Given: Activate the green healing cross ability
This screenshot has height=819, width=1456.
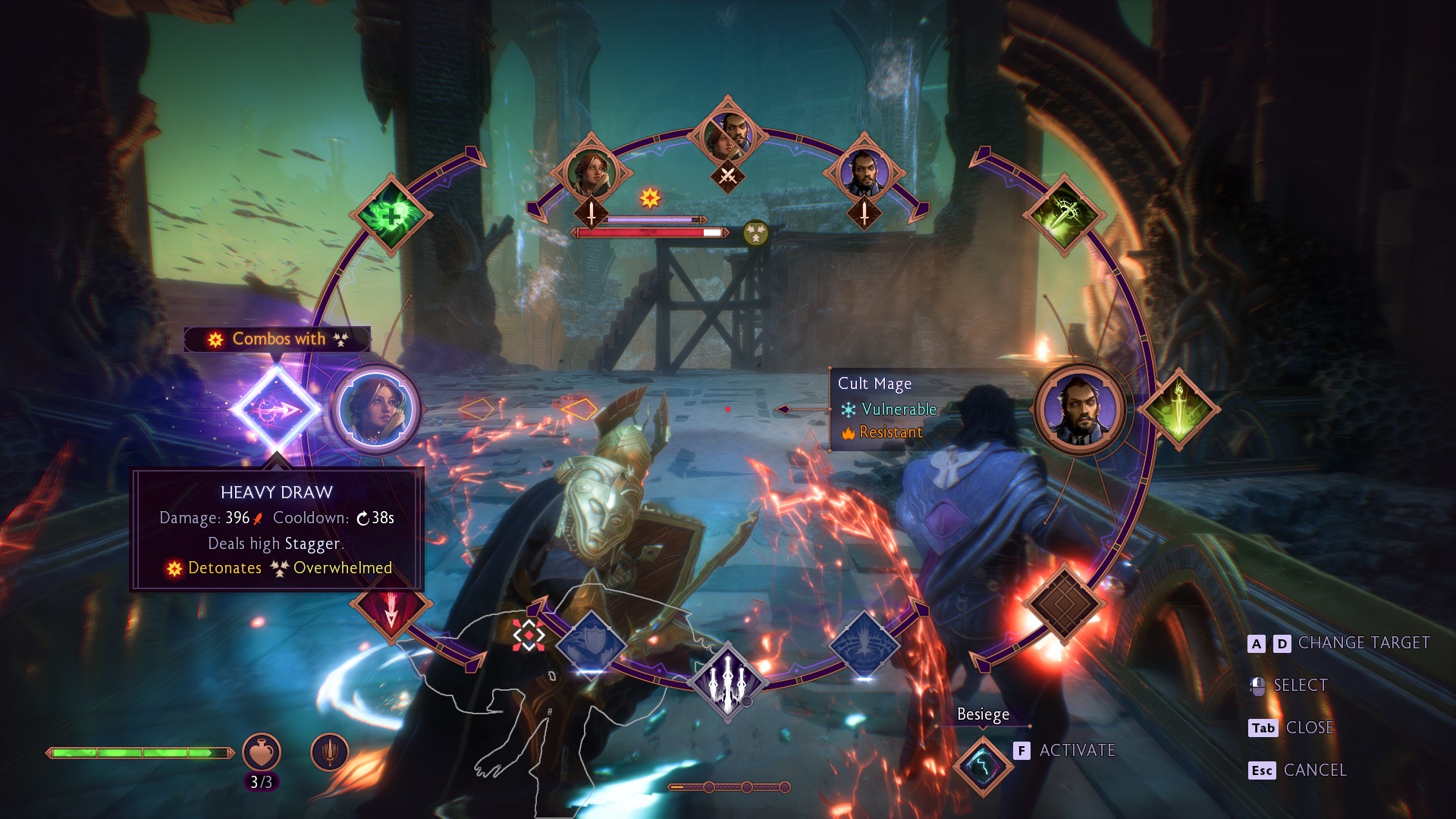Looking at the screenshot, I should click(x=391, y=215).
